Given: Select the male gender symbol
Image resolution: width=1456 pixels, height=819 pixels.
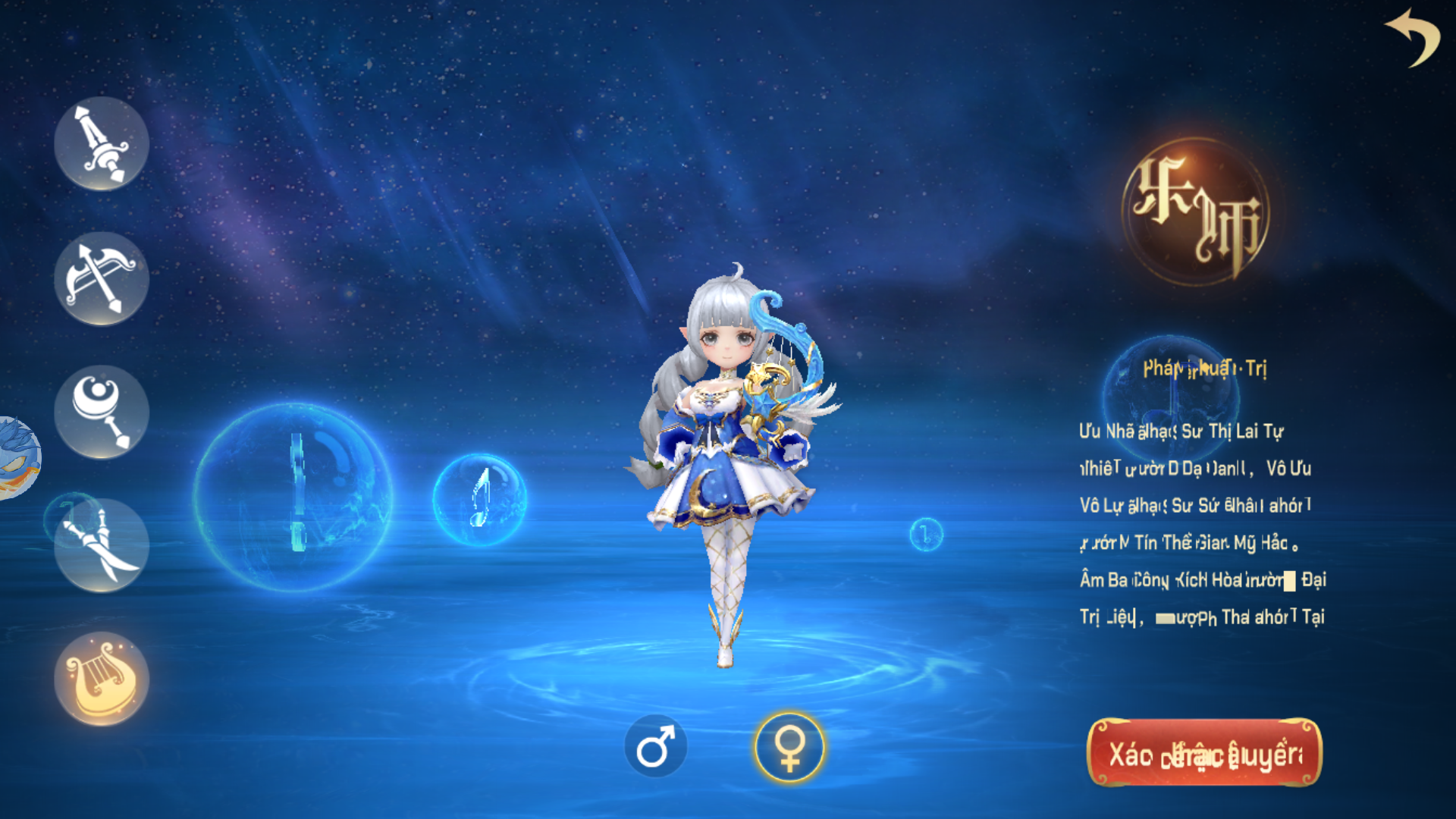Looking at the screenshot, I should (657, 745).
